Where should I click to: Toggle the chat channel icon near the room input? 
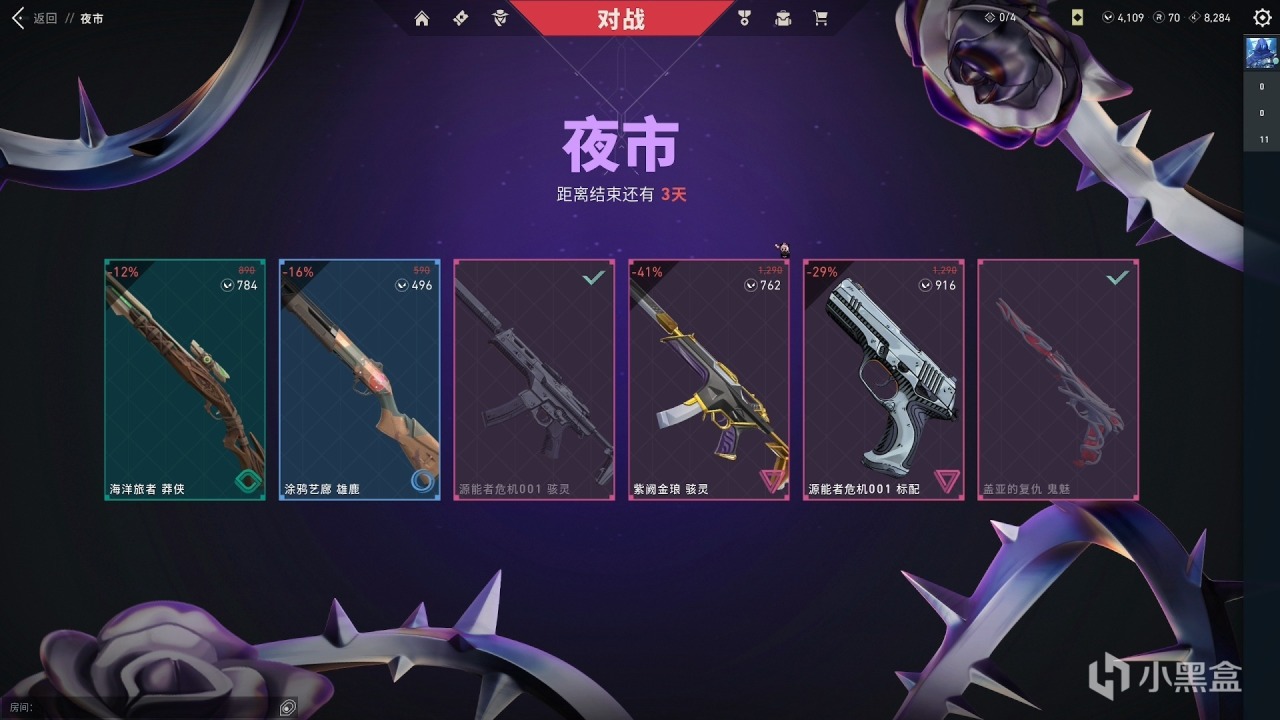point(287,706)
